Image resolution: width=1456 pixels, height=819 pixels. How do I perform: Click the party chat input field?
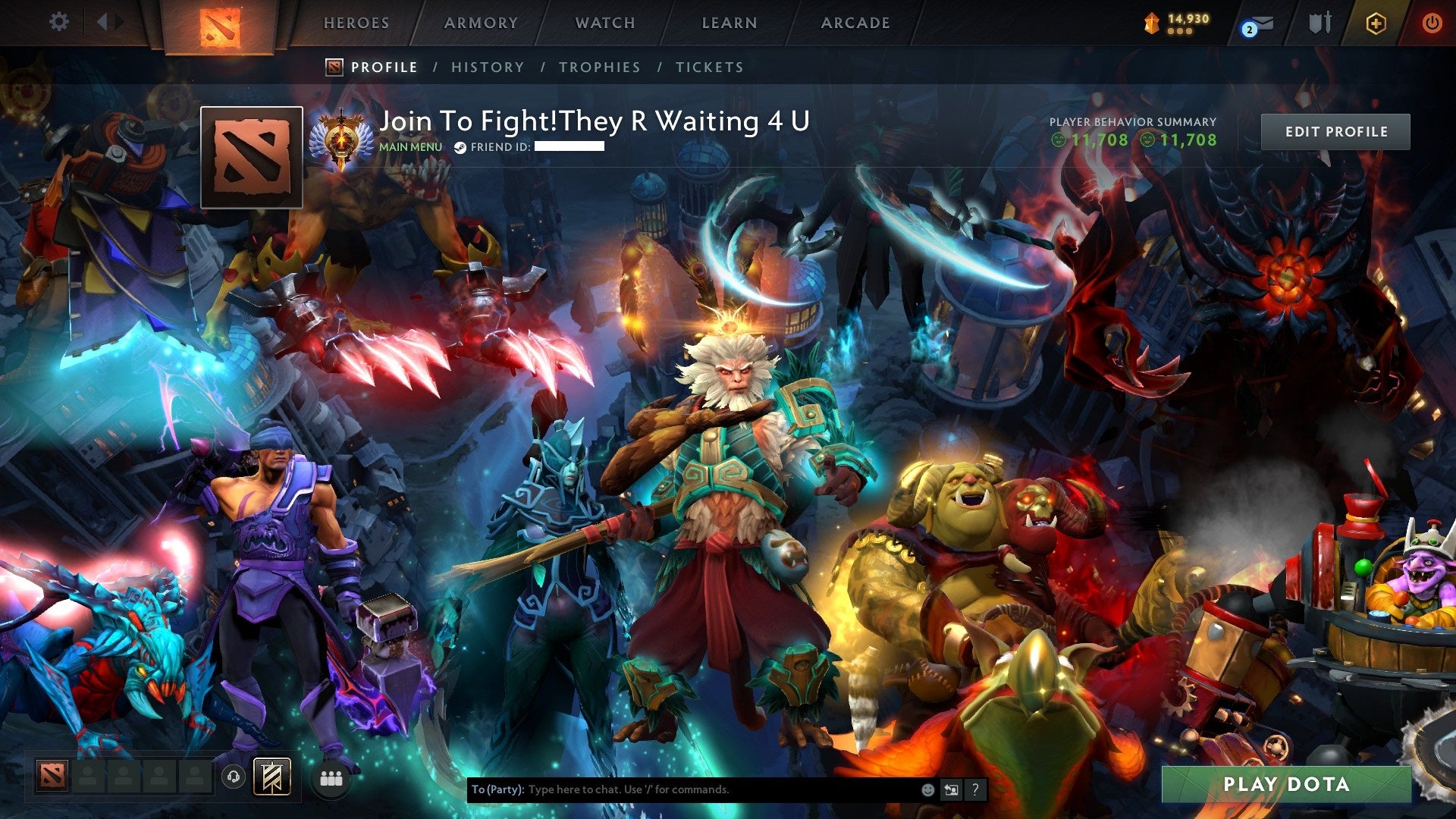(x=682, y=789)
